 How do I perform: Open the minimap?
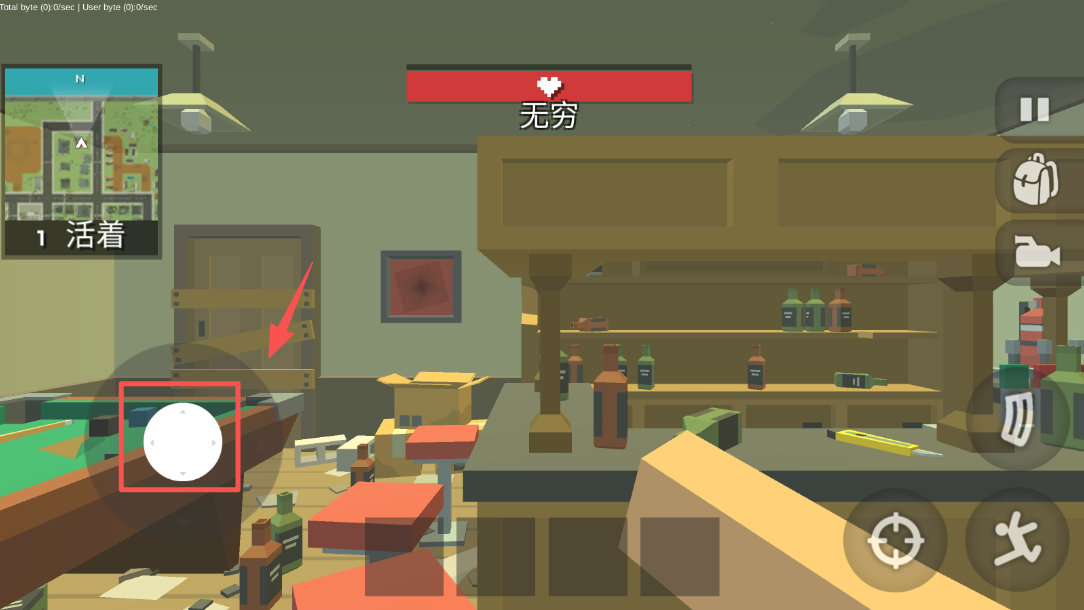(x=81, y=143)
